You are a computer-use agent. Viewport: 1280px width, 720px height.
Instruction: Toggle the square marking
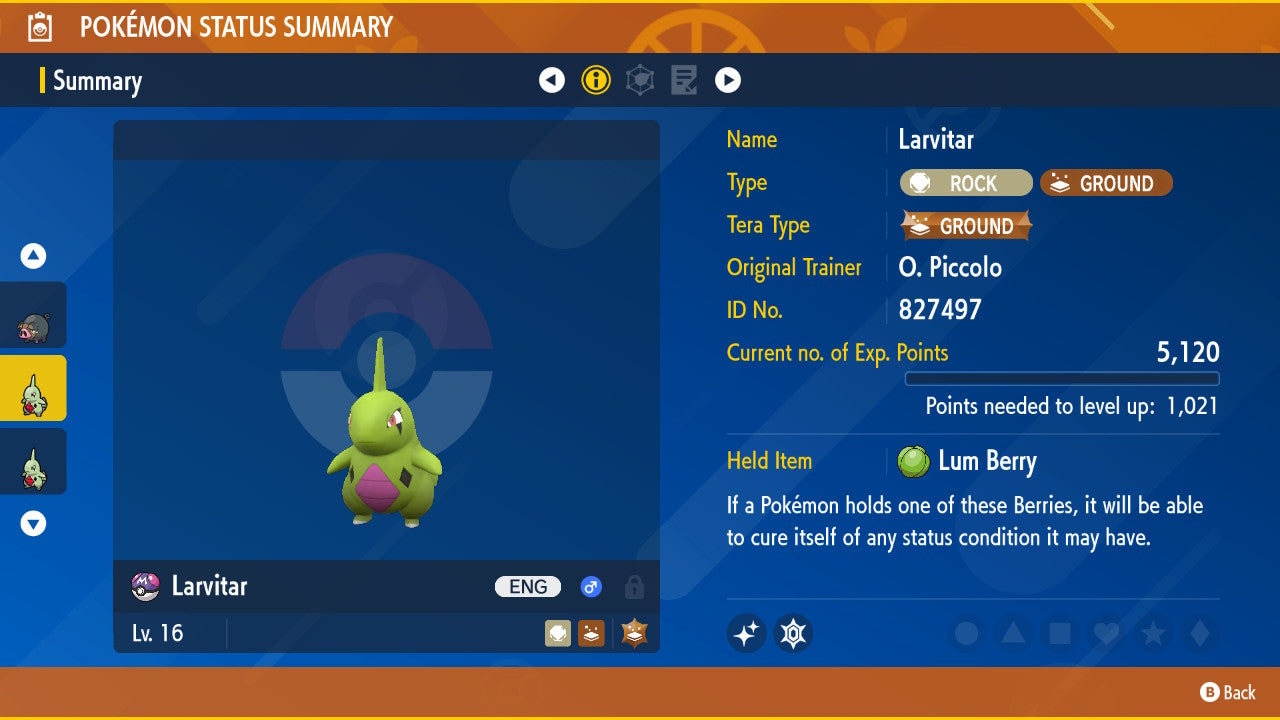(x=1059, y=633)
